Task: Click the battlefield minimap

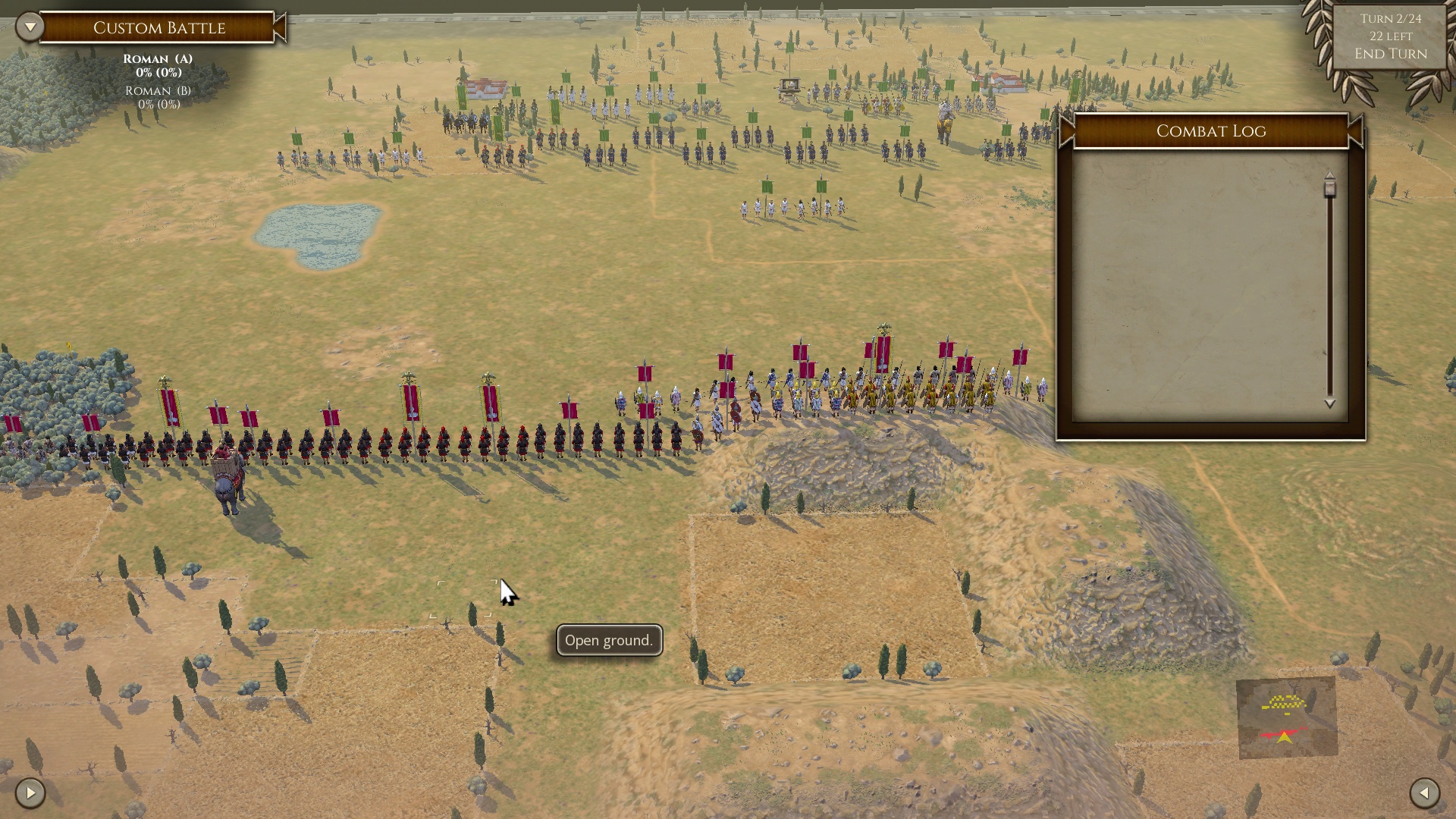Action: tap(1287, 717)
